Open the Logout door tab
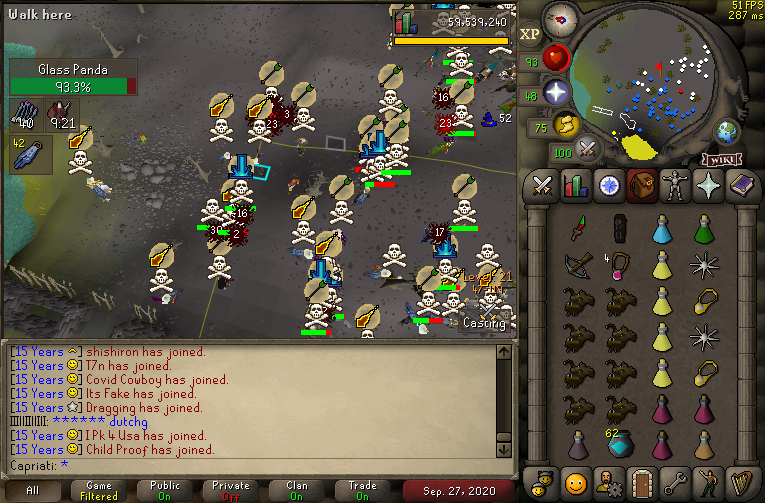The height and width of the screenshot is (503, 765). [641, 480]
